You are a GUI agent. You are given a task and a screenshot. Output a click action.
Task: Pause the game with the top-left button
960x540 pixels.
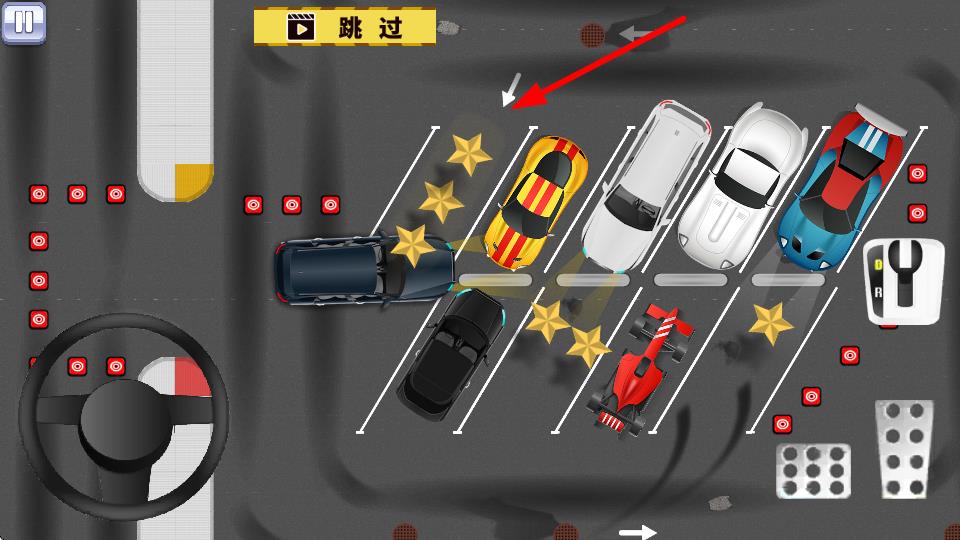[24, 22]
